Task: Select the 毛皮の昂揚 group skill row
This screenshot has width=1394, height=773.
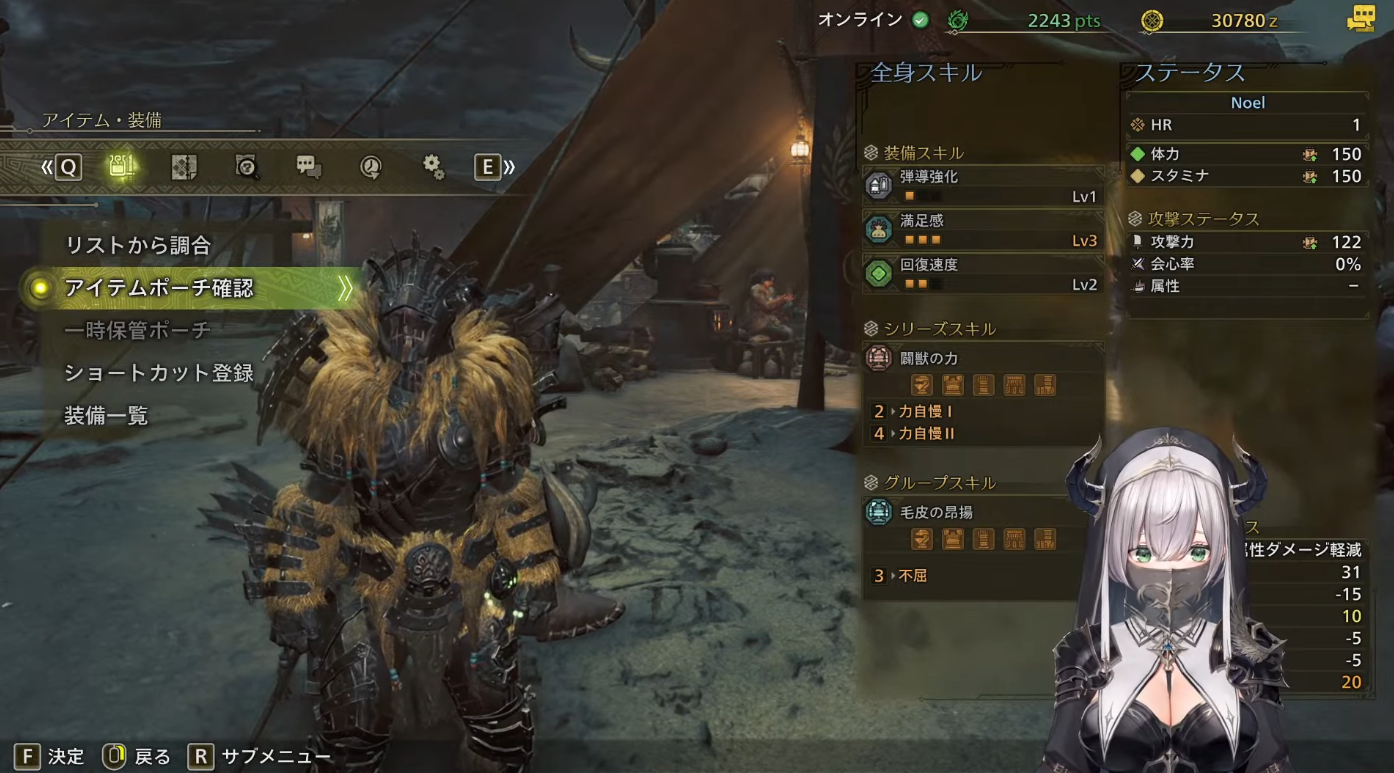Action: [x=982, y=512]
